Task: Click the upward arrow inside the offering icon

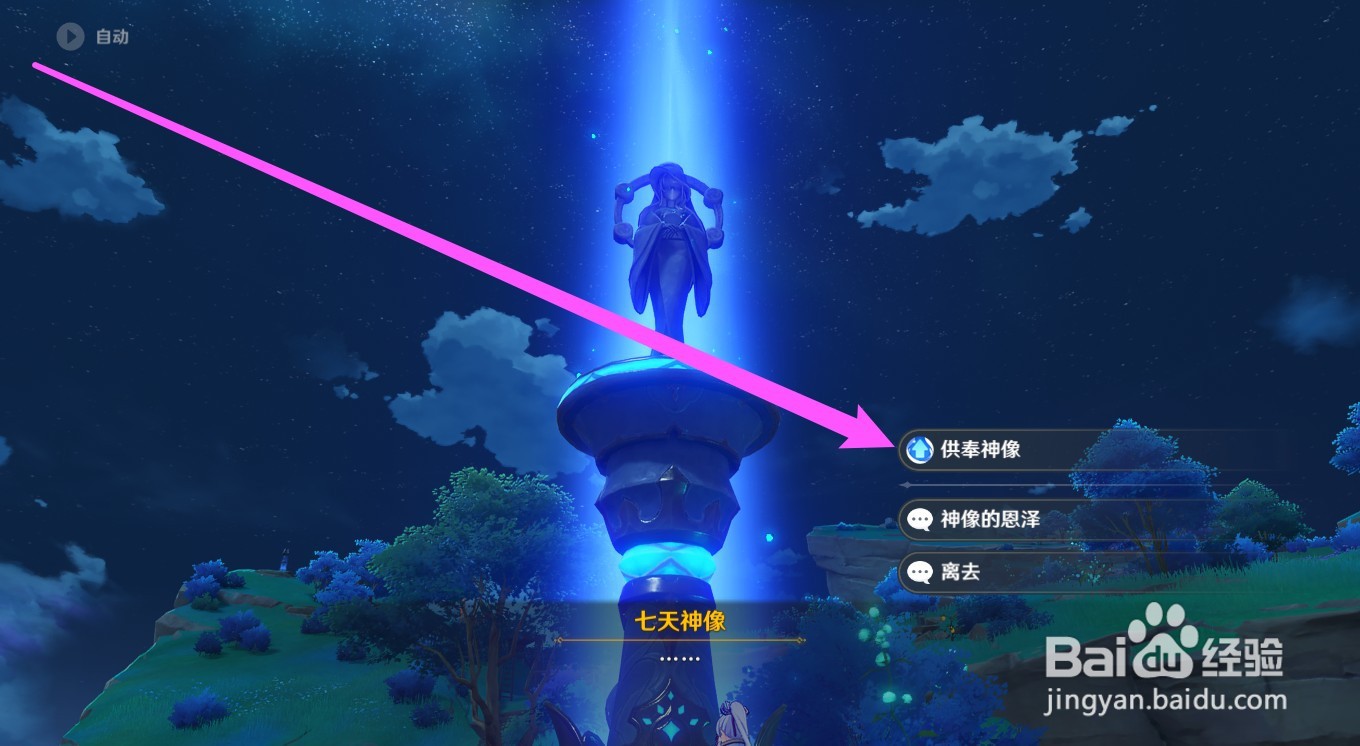Action: (921, 450)
